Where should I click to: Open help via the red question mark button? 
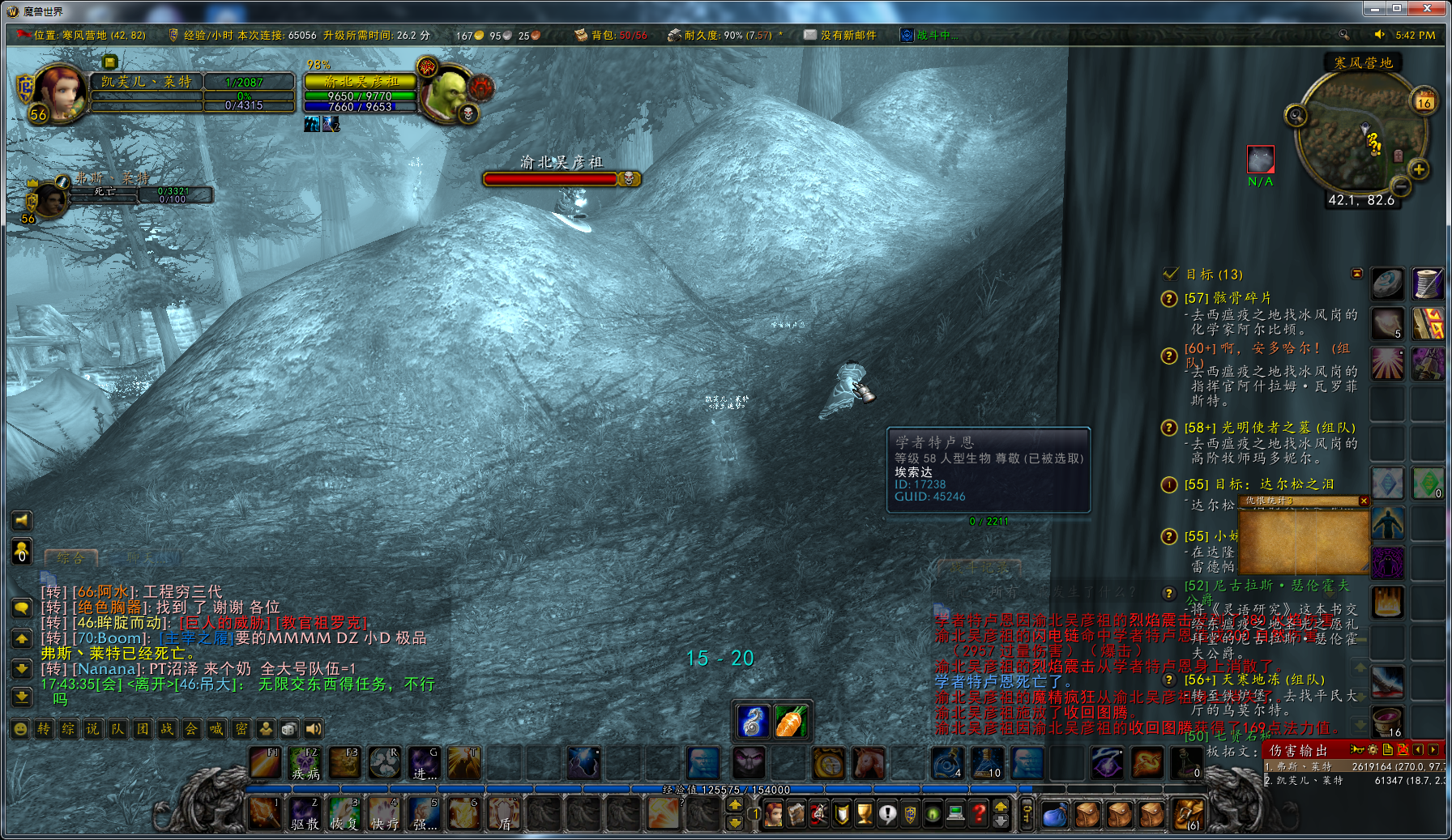point(980,814)
